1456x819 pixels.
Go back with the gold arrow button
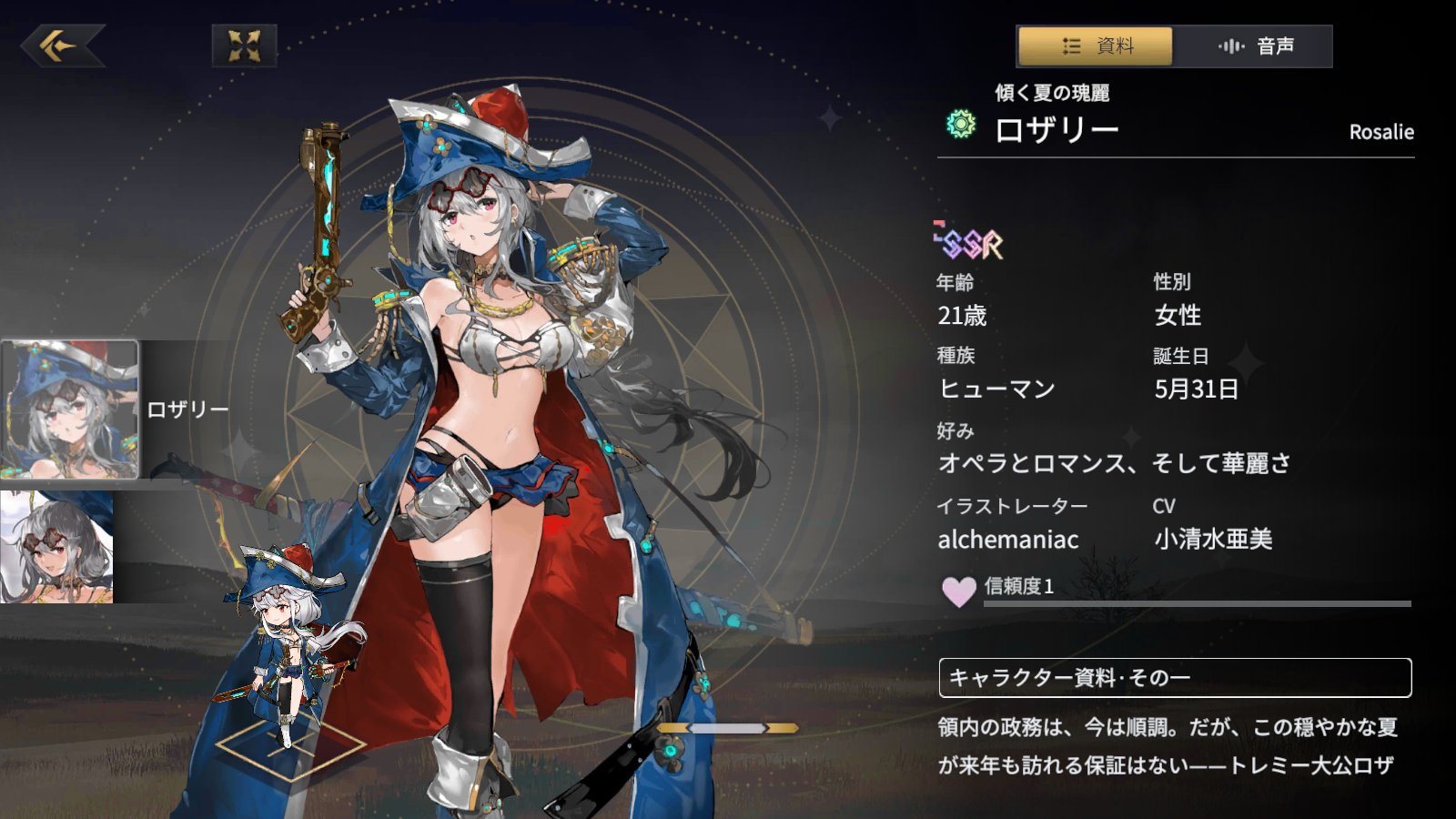(62, 45)
